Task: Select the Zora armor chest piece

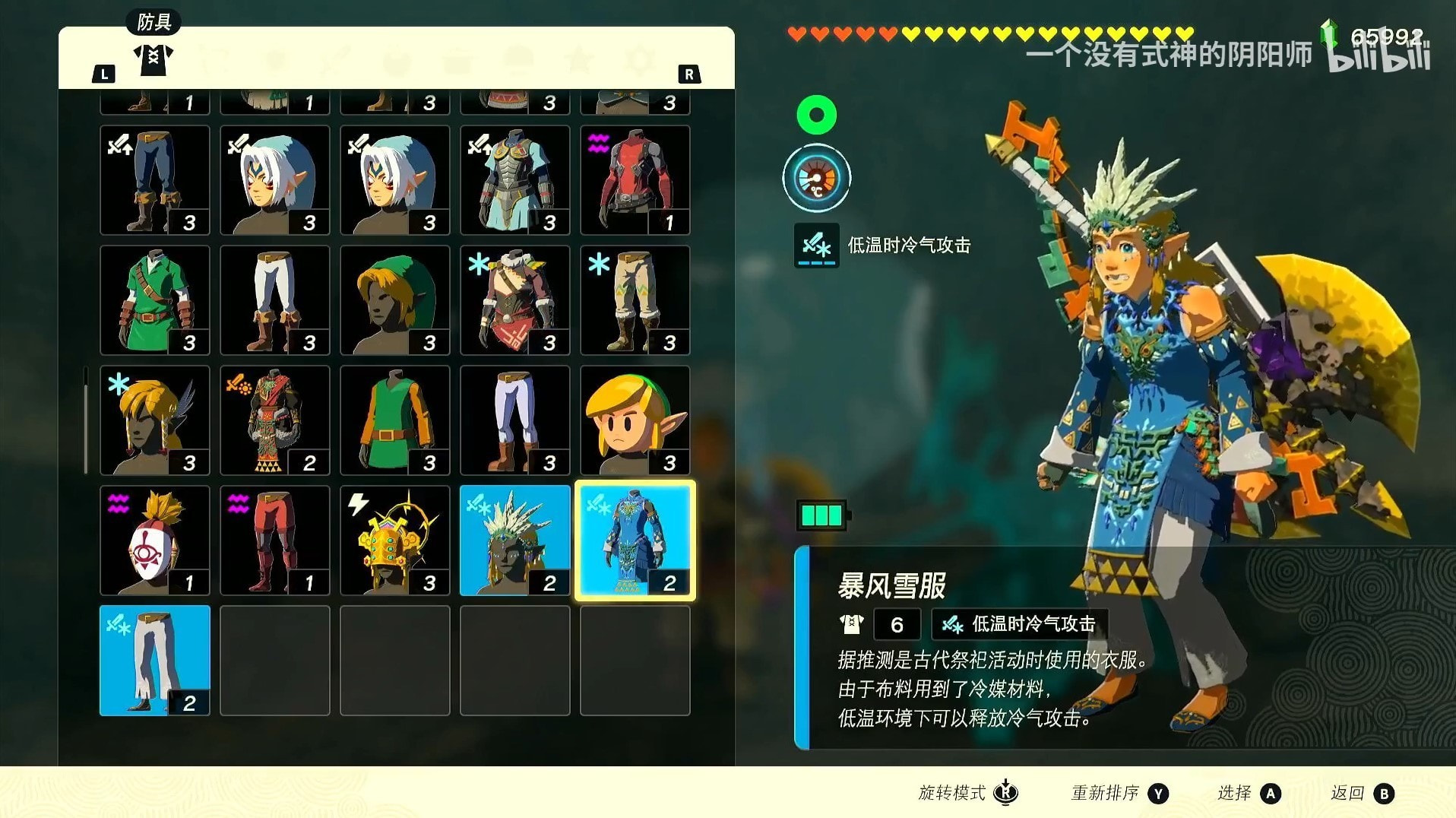Action: click(514, 180)
